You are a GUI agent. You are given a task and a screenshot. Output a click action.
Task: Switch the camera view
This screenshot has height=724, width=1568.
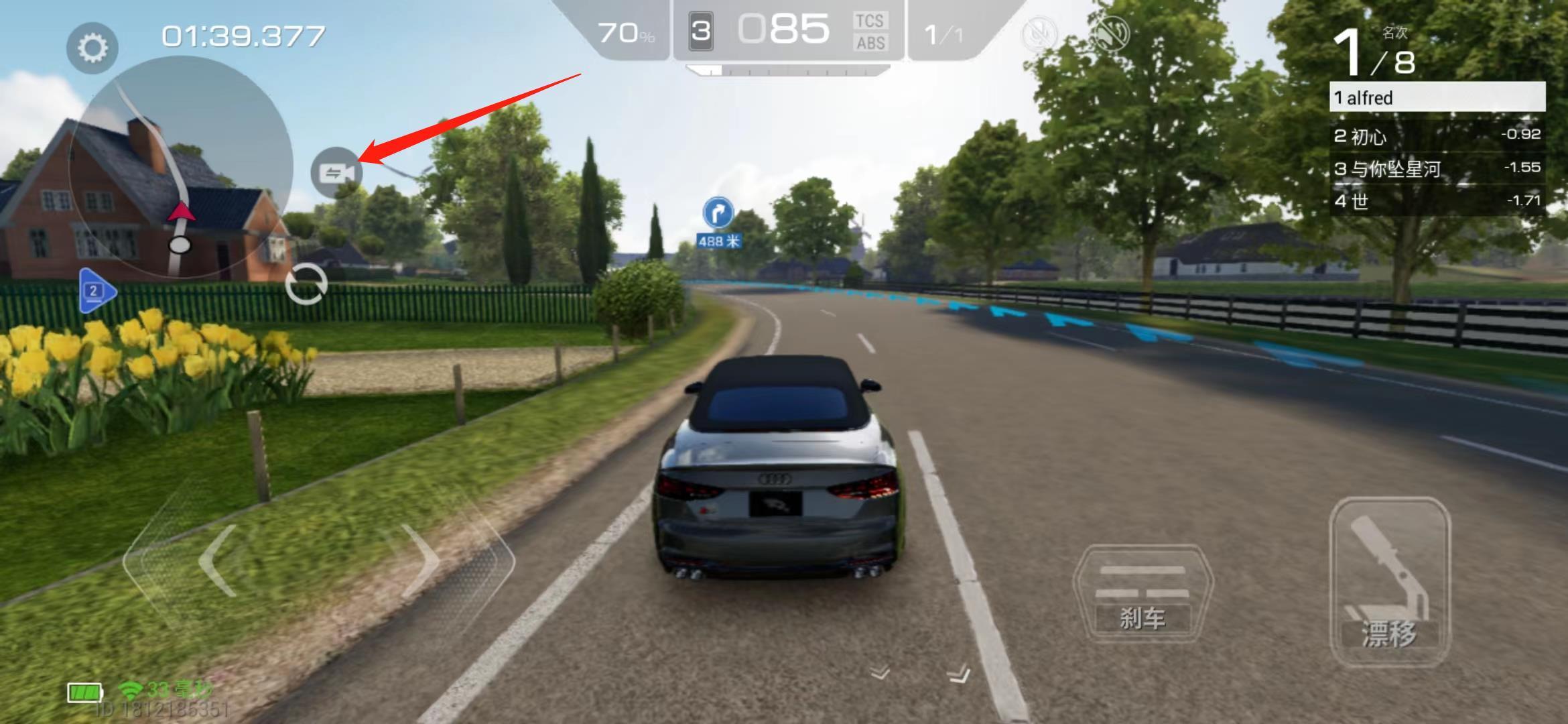pyautogui.click(x=336, y=173)
